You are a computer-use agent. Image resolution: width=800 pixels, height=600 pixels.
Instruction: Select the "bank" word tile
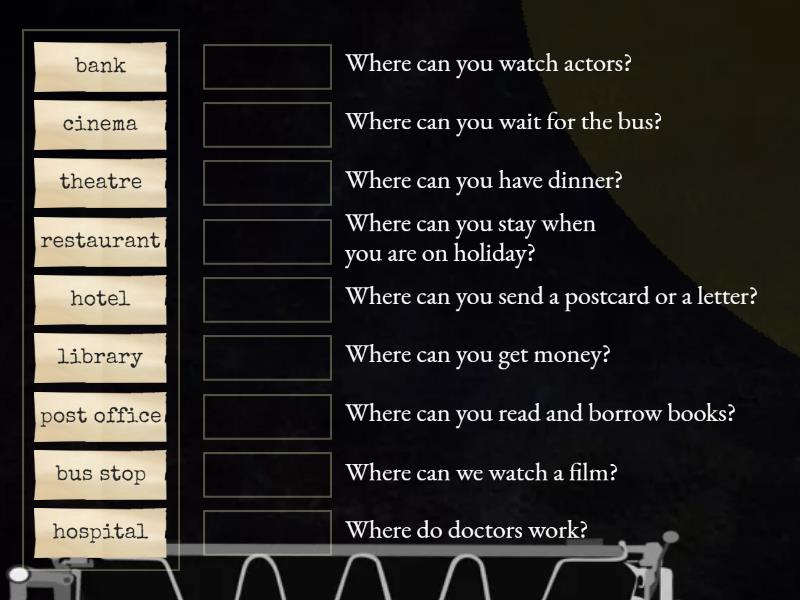click(100, 66)
